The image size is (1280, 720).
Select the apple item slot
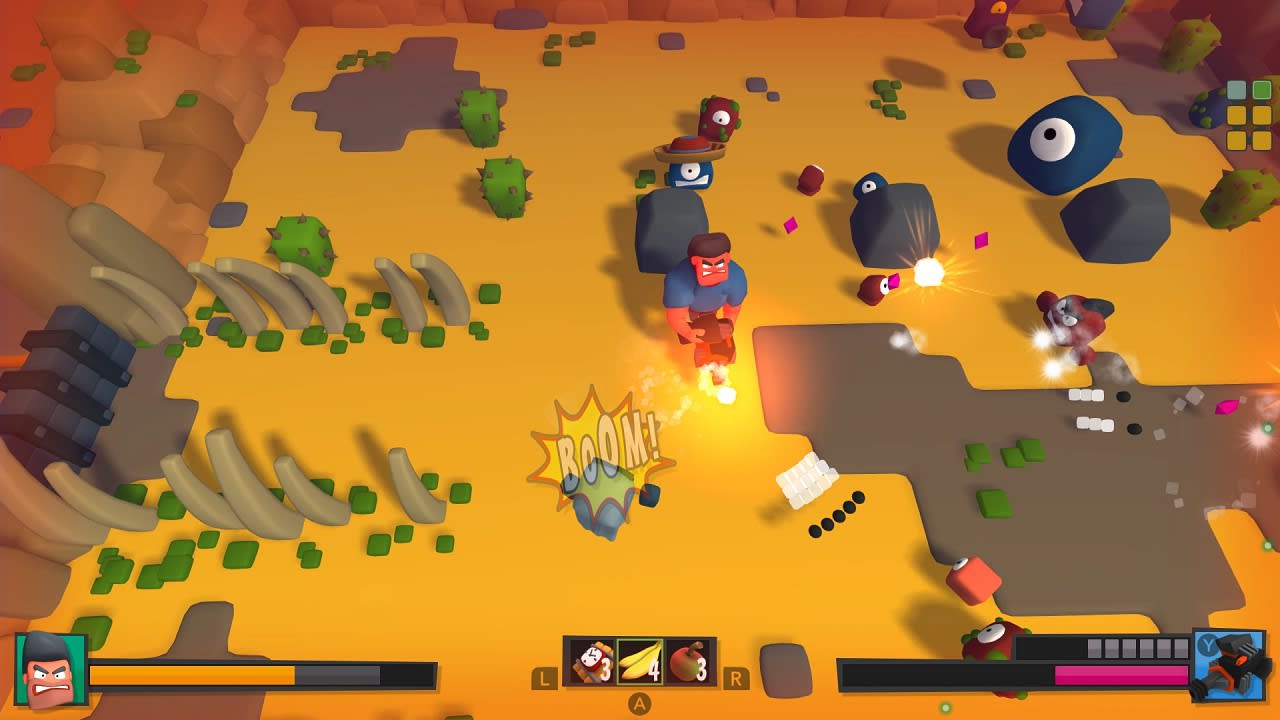point(686,662)
